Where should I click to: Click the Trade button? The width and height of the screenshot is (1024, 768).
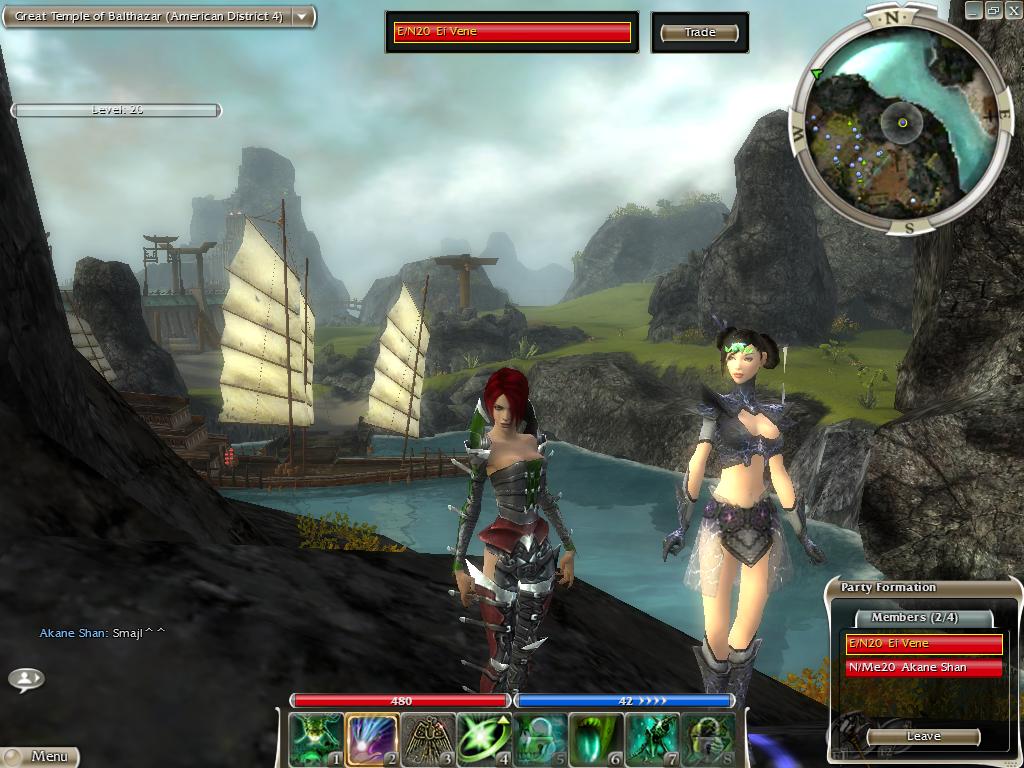700,33
